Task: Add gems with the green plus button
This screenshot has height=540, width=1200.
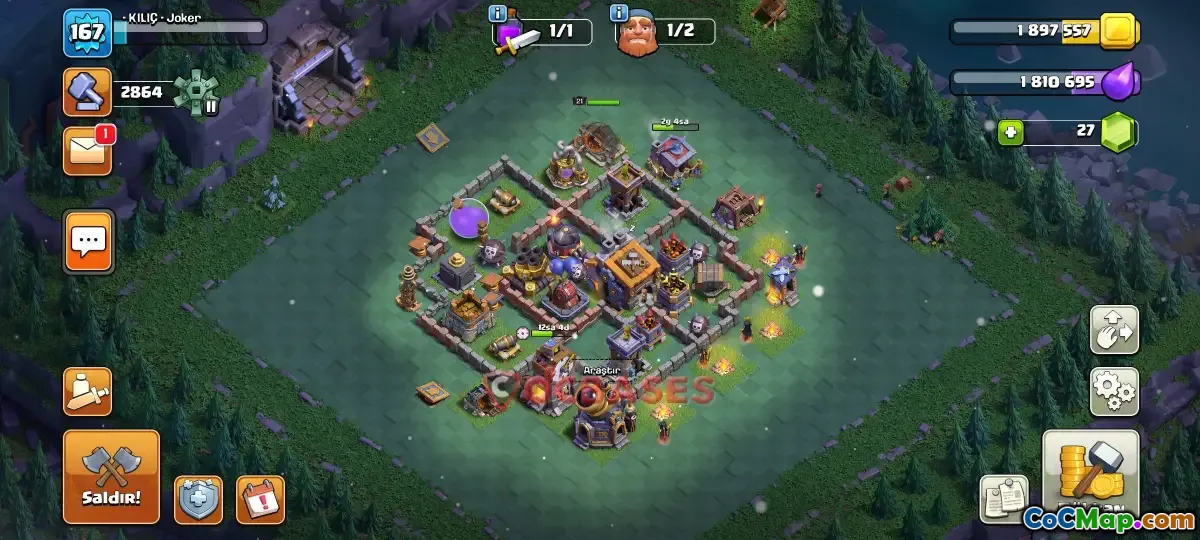Action: click(x=1011, y=132)
